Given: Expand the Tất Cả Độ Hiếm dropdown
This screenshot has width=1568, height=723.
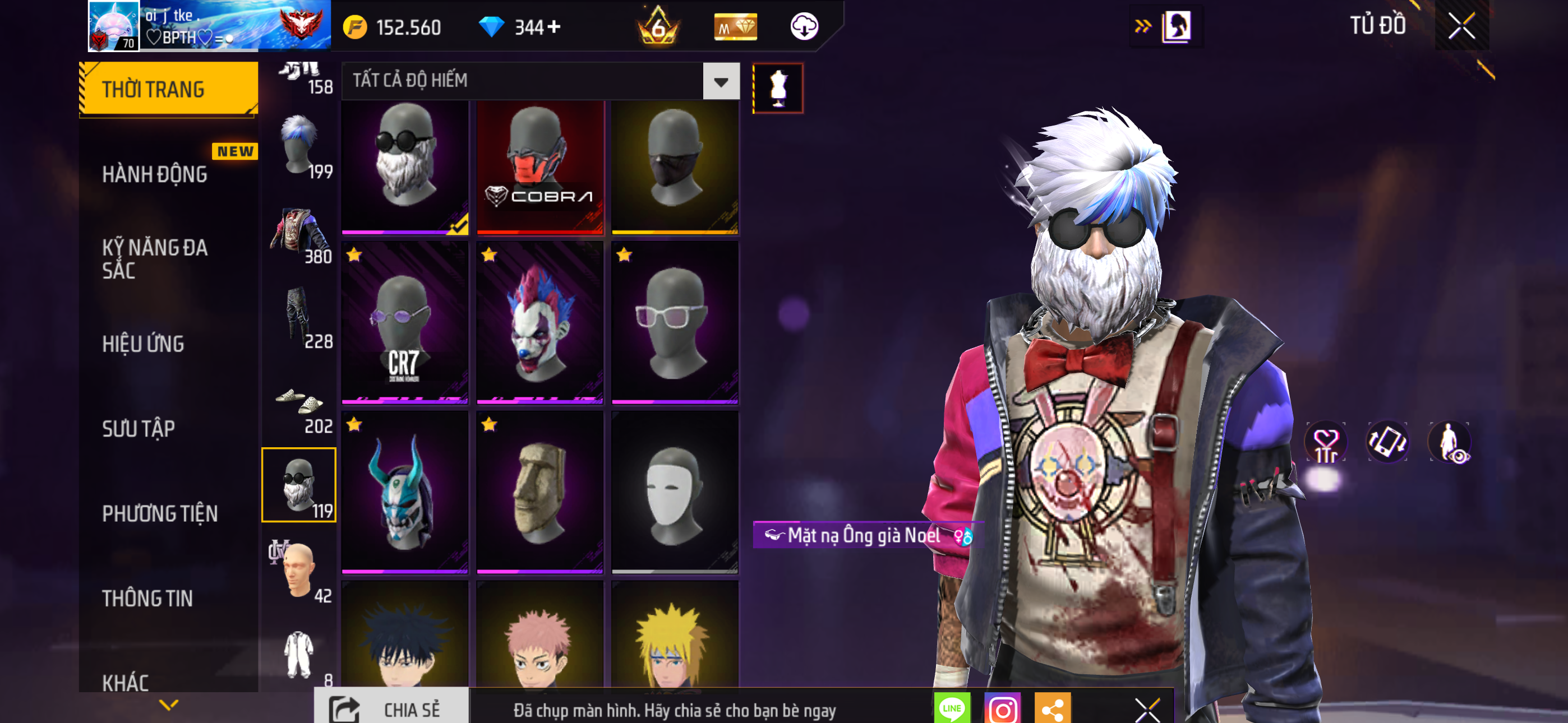Looking at the screenshot, I should 721,81.
